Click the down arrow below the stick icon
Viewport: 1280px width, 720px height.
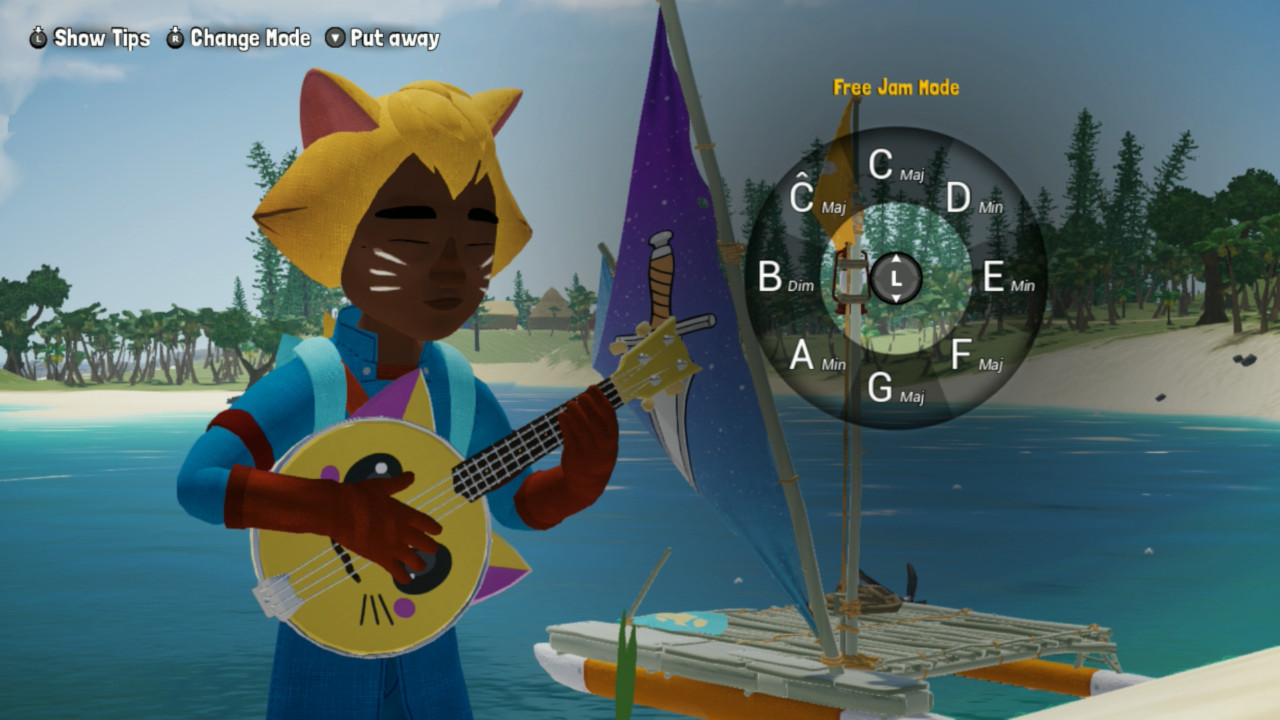(897, 298)
